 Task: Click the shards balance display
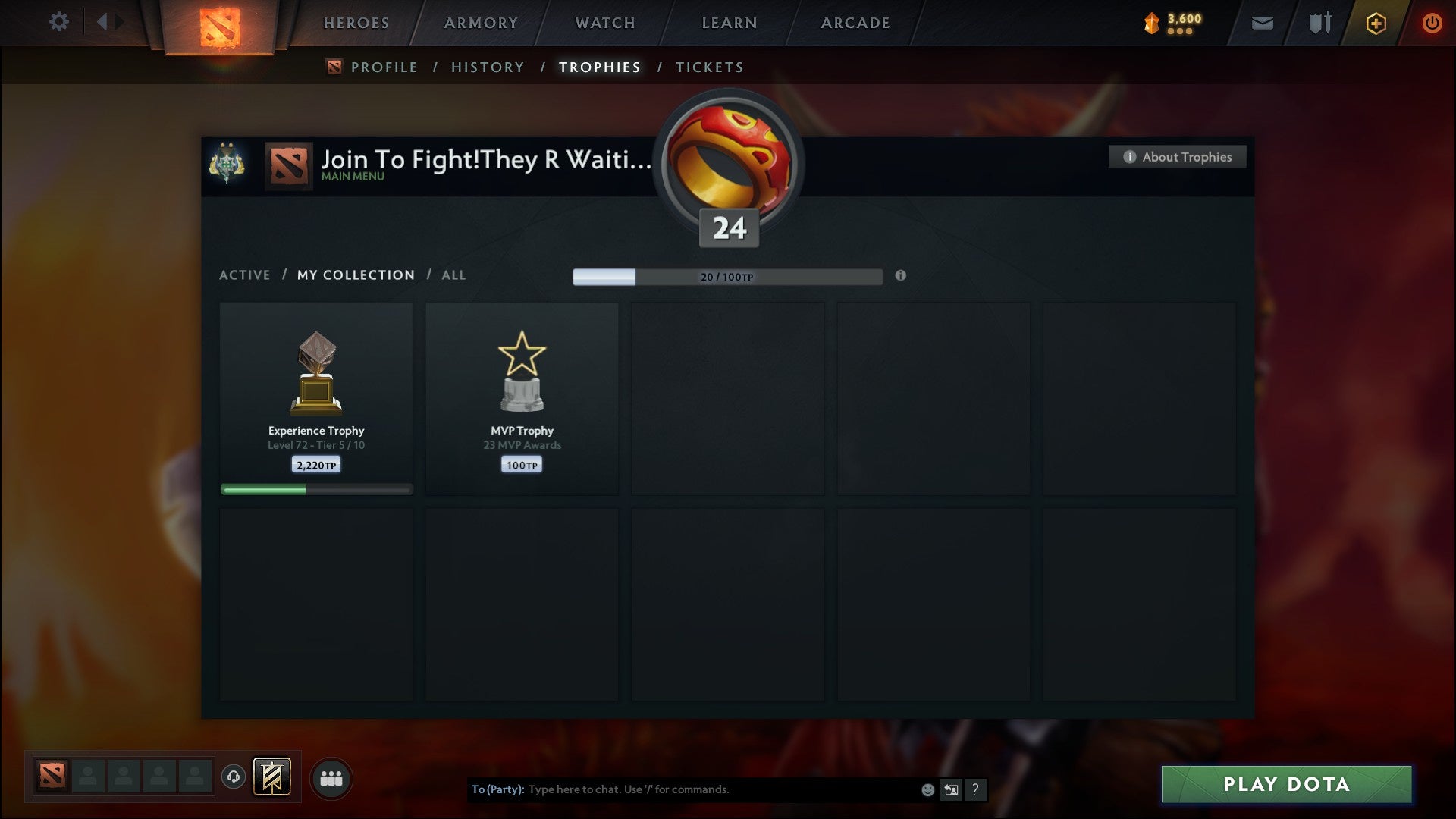[1172, 23]
